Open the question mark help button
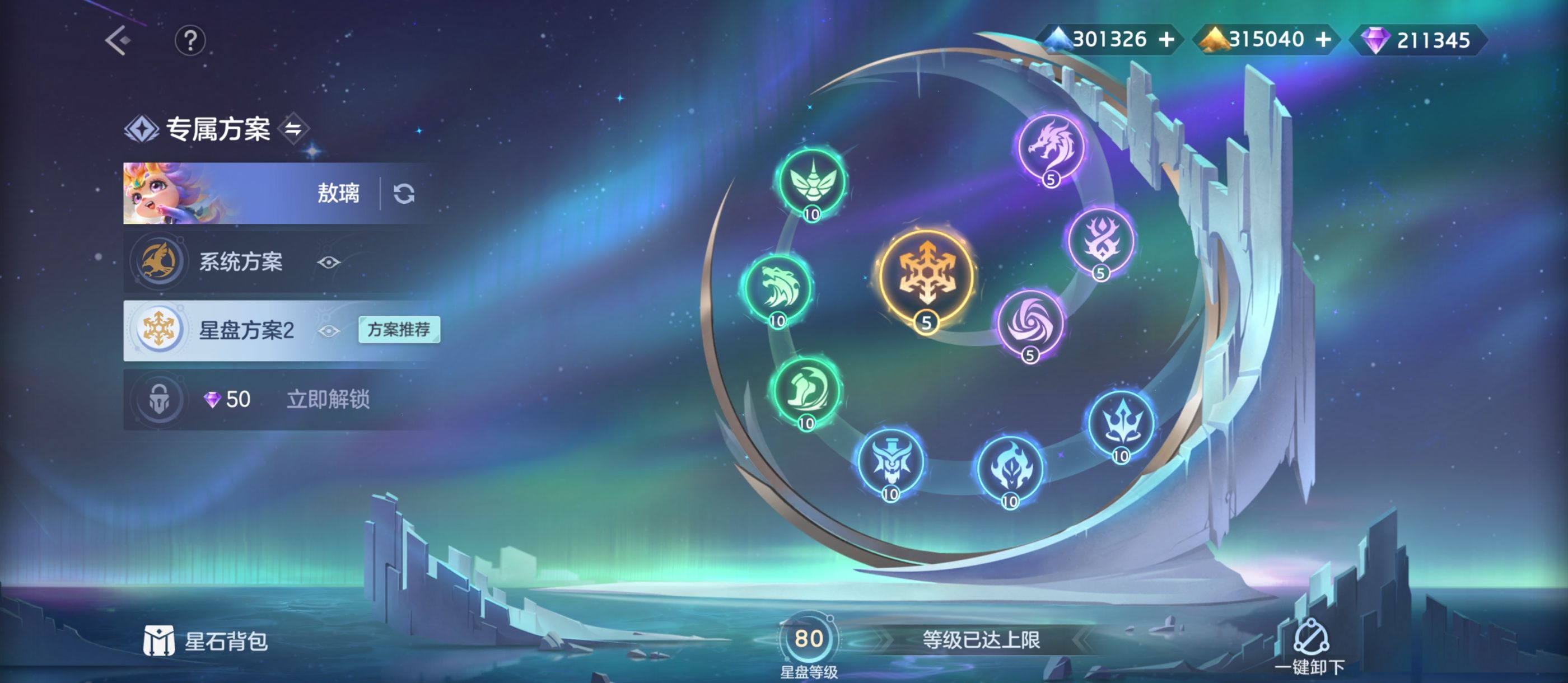This screenshot has height=683, width=1568. point(190,41)
